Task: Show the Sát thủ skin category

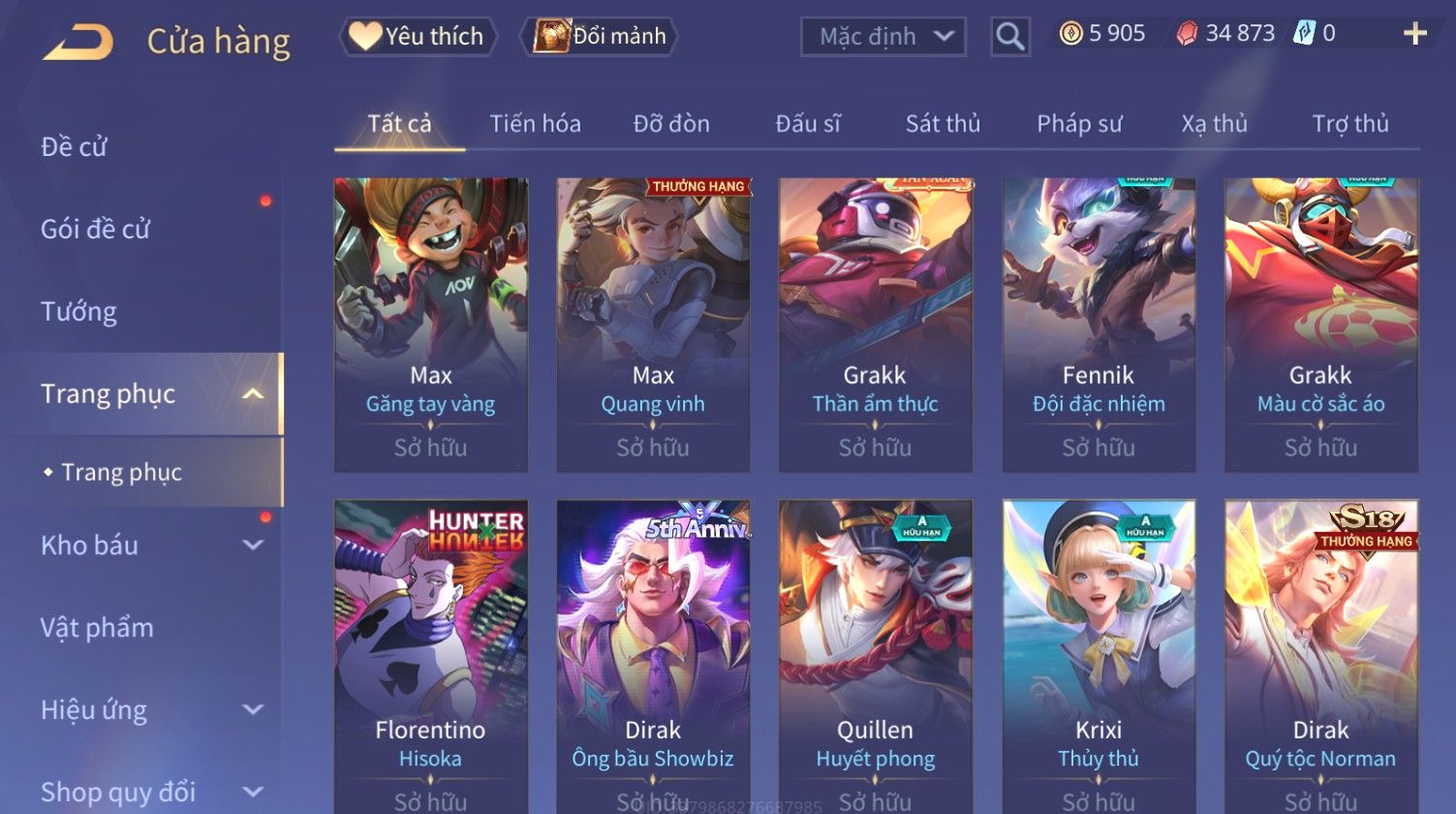Action: [943, 124]
